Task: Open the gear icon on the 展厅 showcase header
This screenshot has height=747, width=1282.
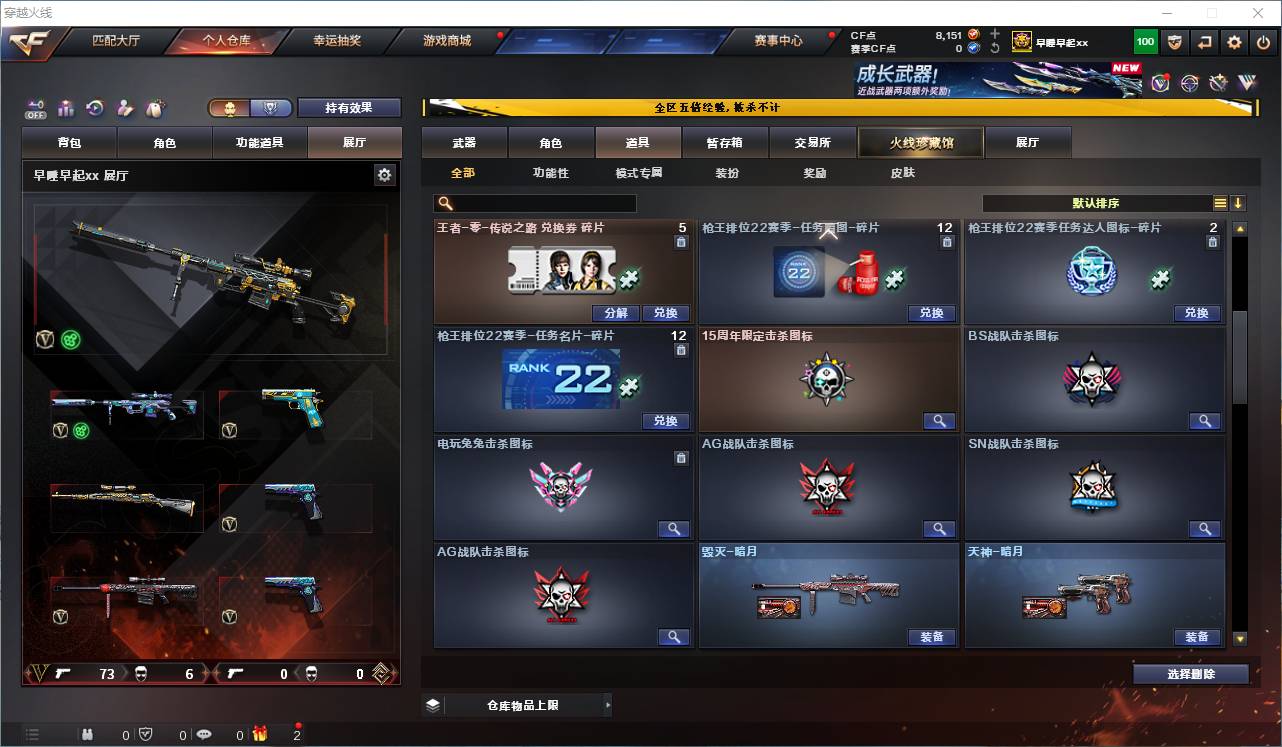Action: (x=385, y=174)
